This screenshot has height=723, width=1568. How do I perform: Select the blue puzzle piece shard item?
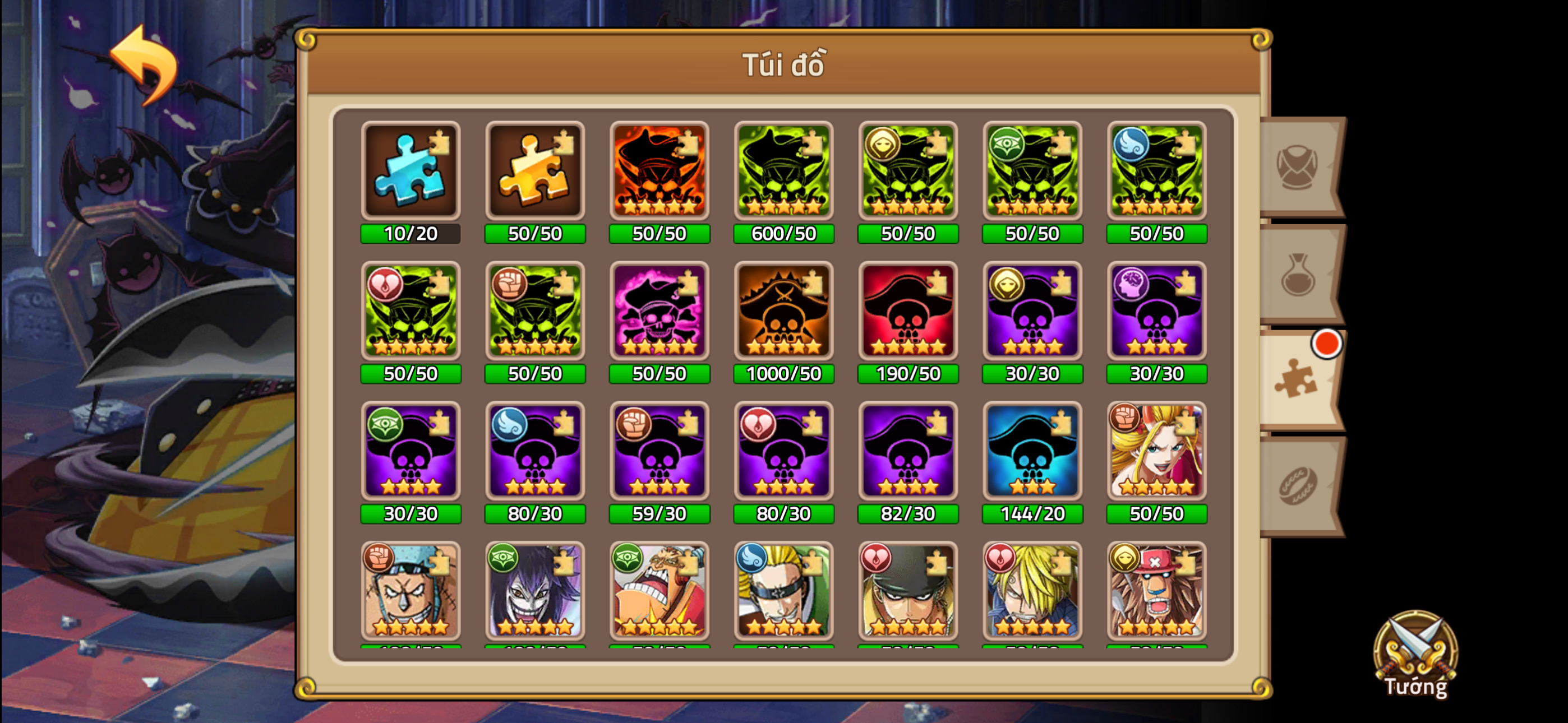pyautogui.click(x=411, y=173)
